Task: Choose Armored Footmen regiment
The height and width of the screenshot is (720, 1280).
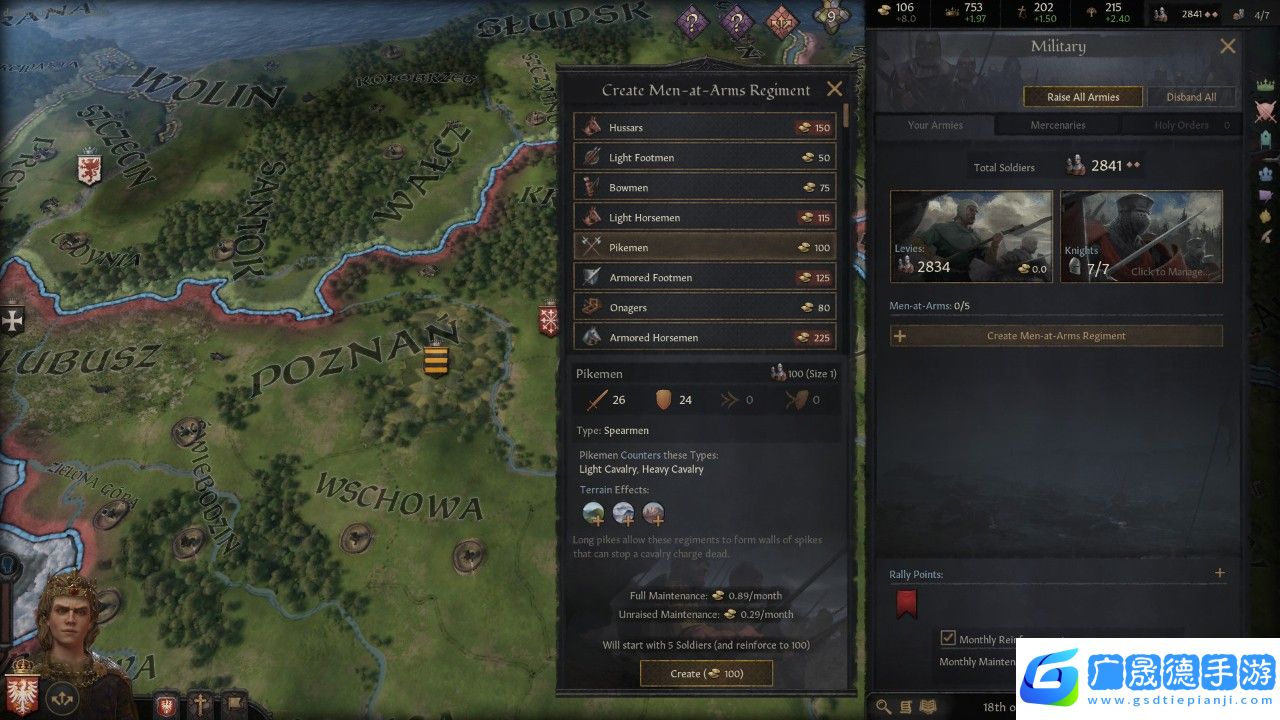Action: coord(705,277)
